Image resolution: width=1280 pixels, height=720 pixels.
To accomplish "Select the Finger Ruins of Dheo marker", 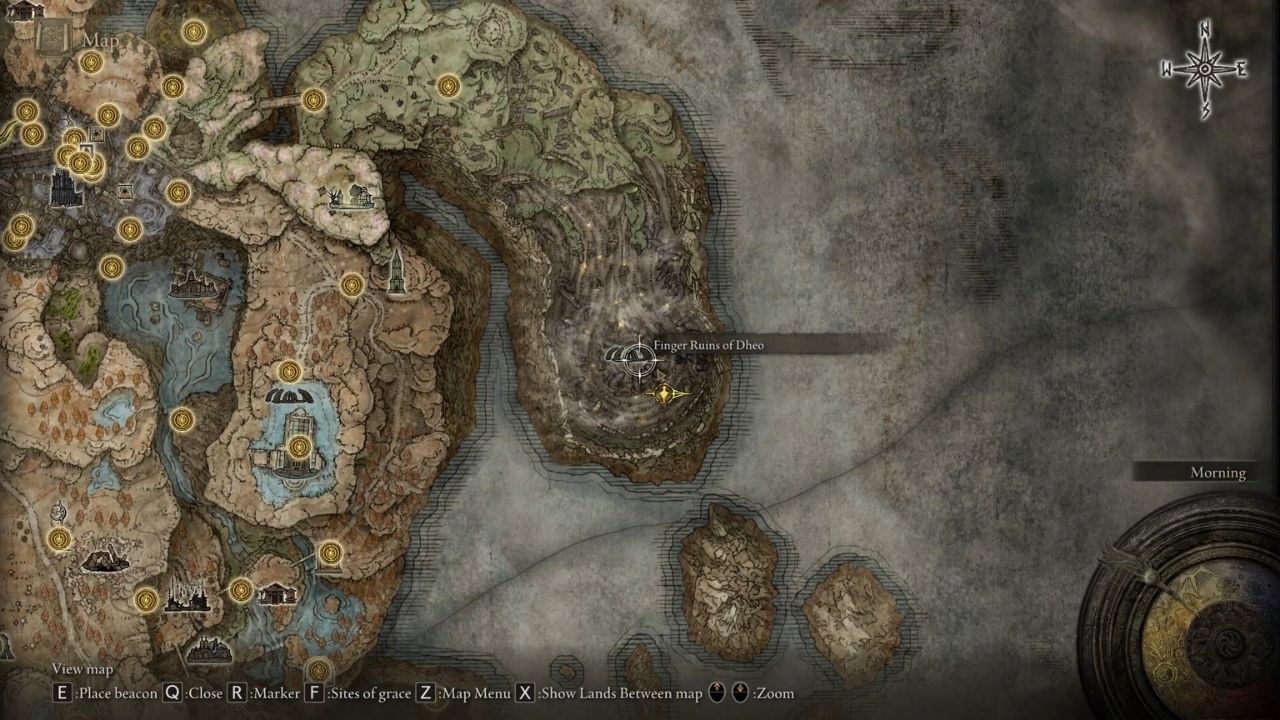I will (628, 354).
